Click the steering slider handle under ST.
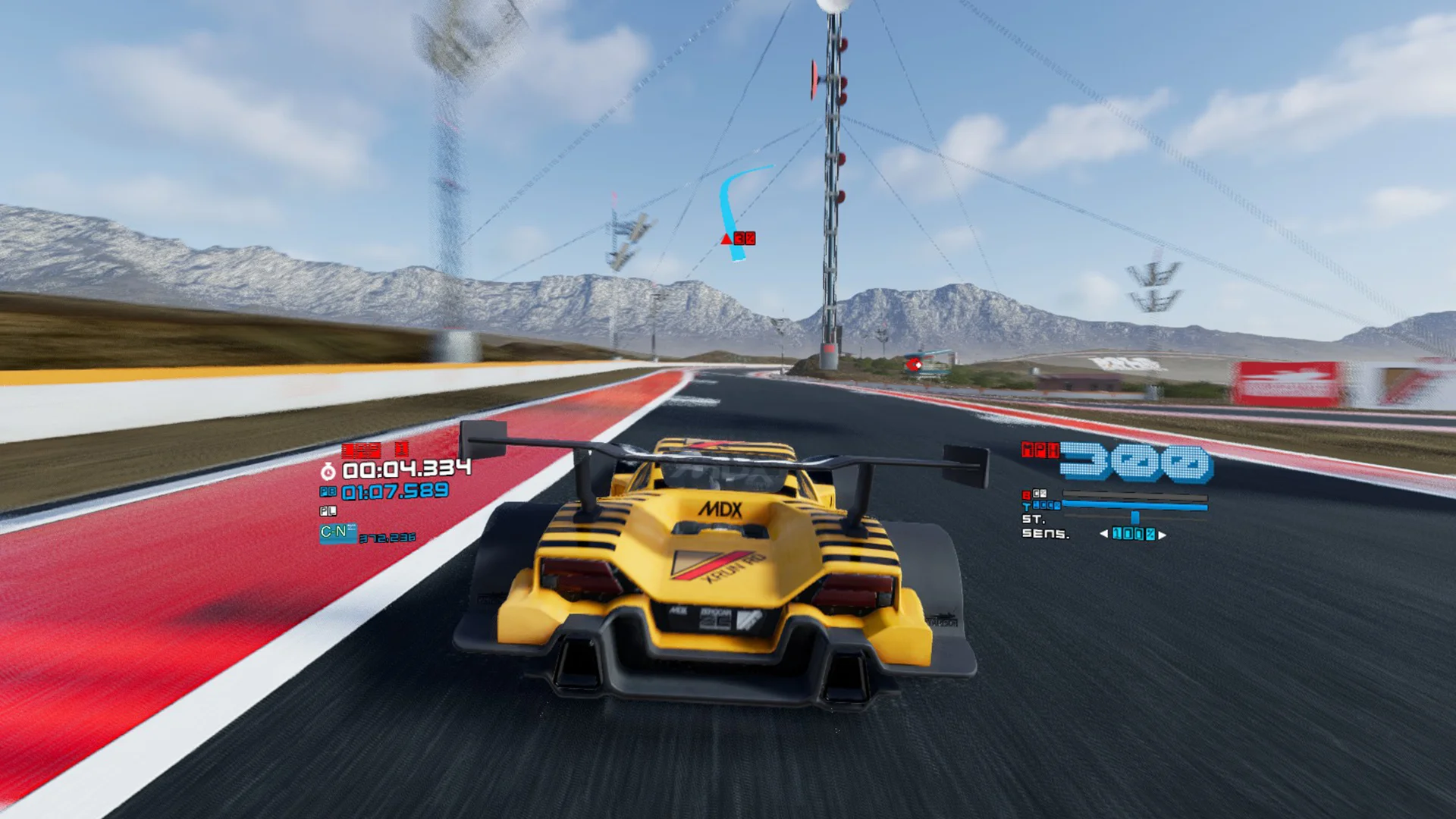This screenshot has height=819, width=1456. click(1134, 517)
